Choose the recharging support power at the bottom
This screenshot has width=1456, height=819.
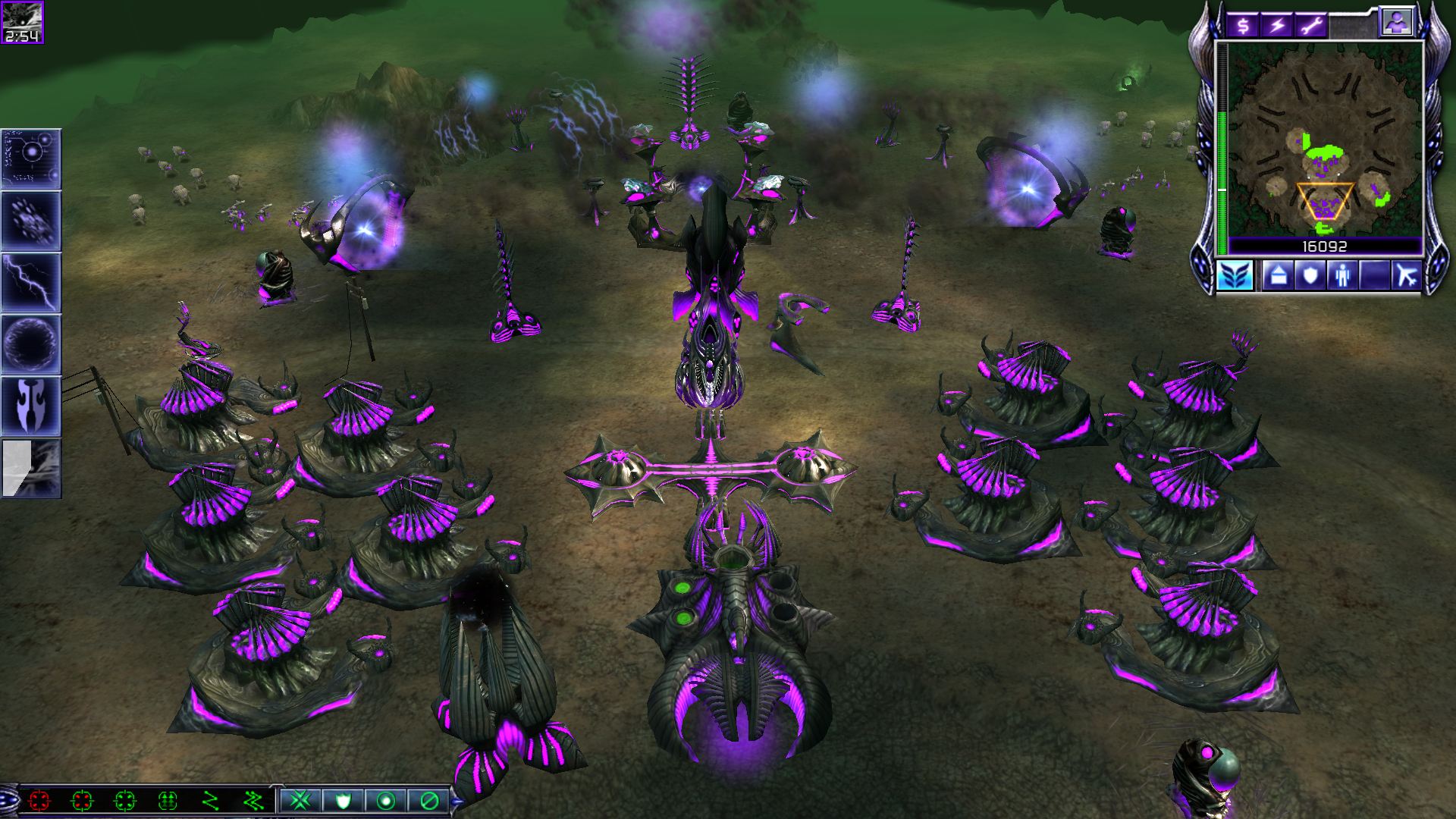(31, 469)
